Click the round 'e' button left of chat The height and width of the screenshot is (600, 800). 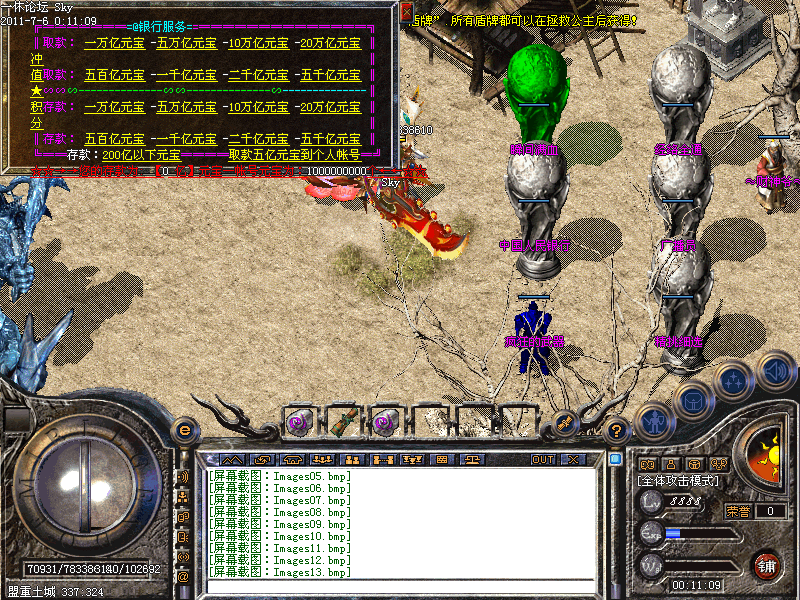coord(184,430)
